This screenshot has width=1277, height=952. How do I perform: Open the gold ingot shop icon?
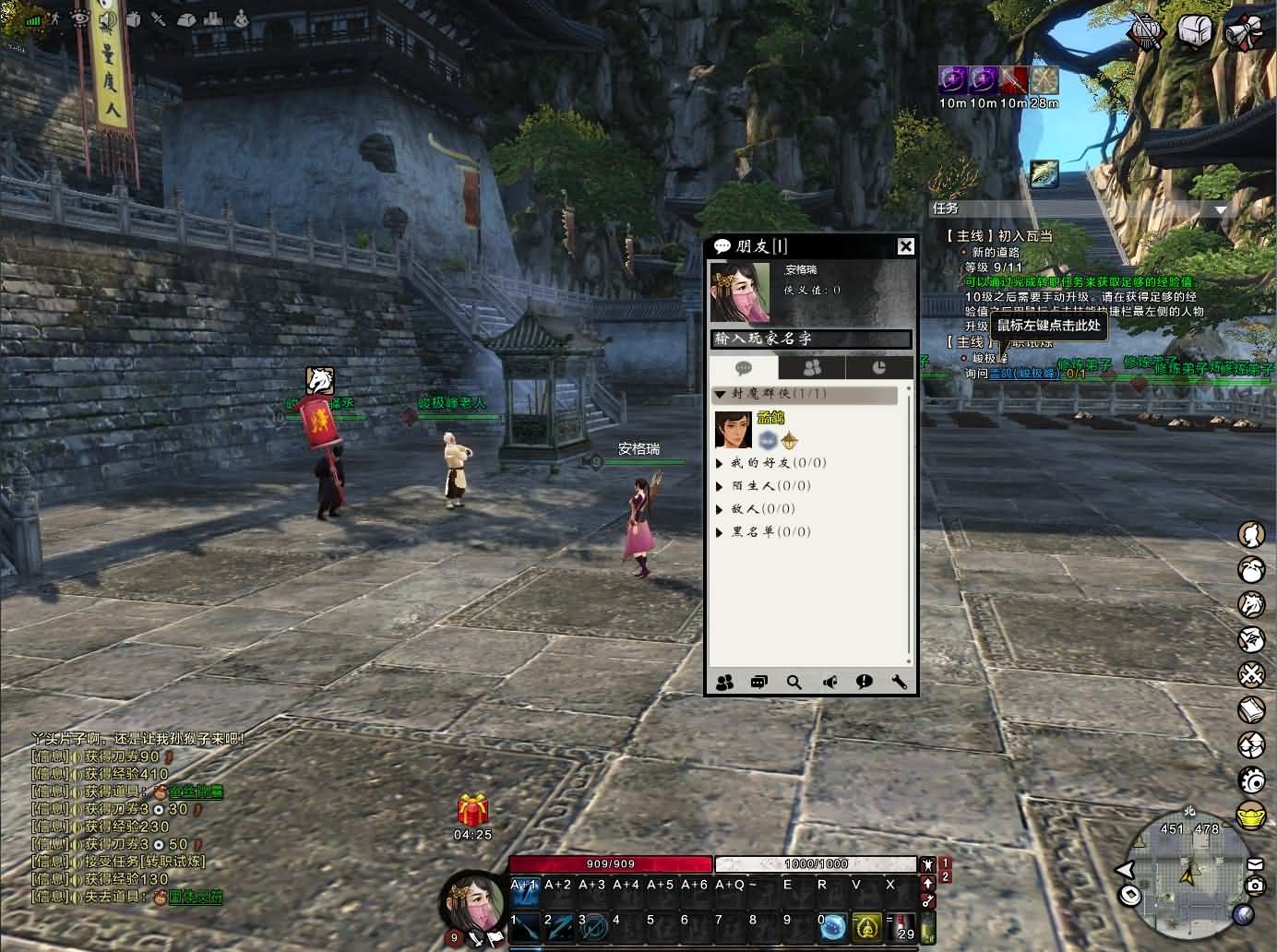click(1251, 816)
